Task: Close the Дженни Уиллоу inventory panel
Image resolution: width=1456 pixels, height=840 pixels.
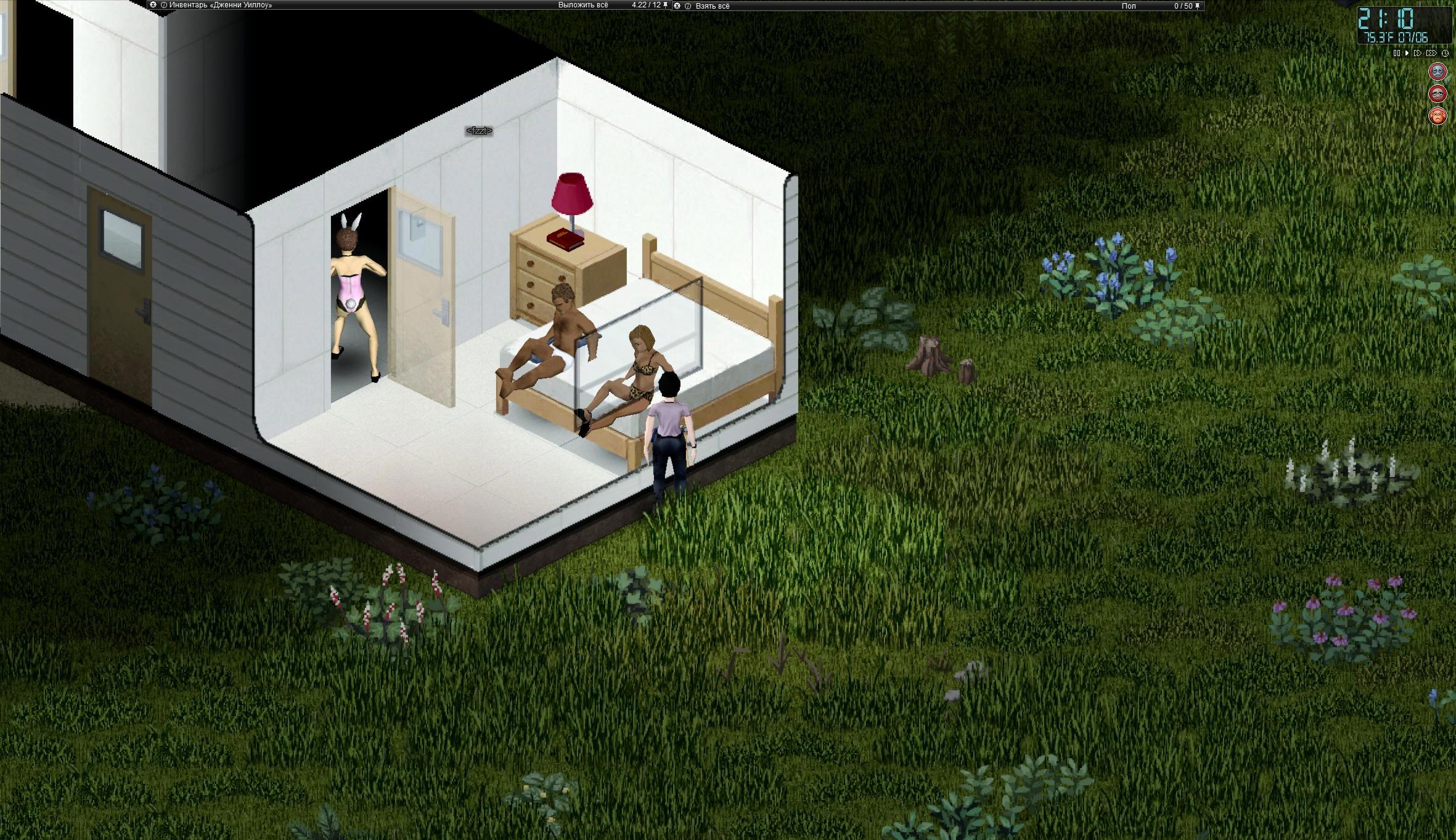Action: pos(153,5)
